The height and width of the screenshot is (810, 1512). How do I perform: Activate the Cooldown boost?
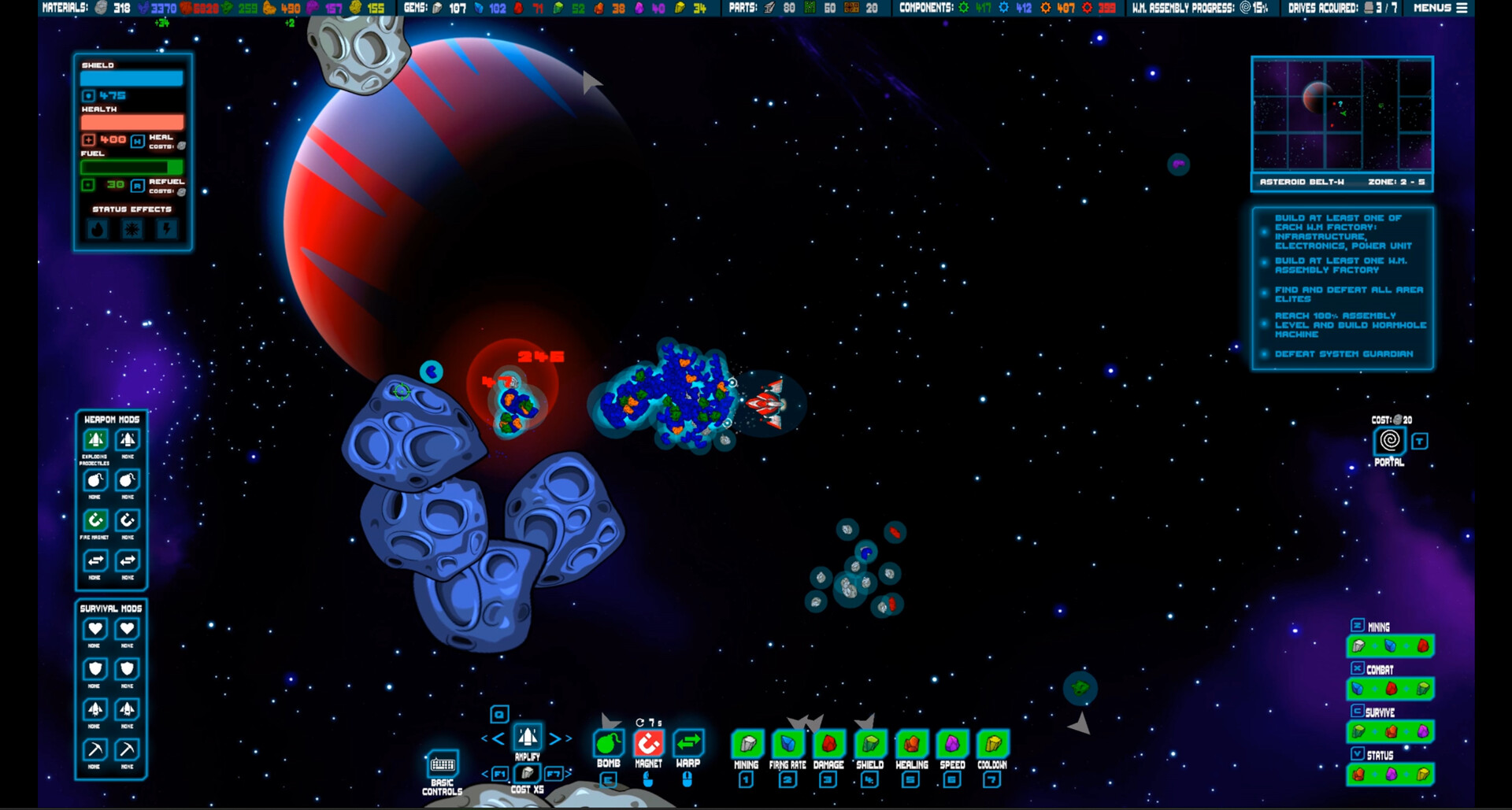tap(993, 742)
